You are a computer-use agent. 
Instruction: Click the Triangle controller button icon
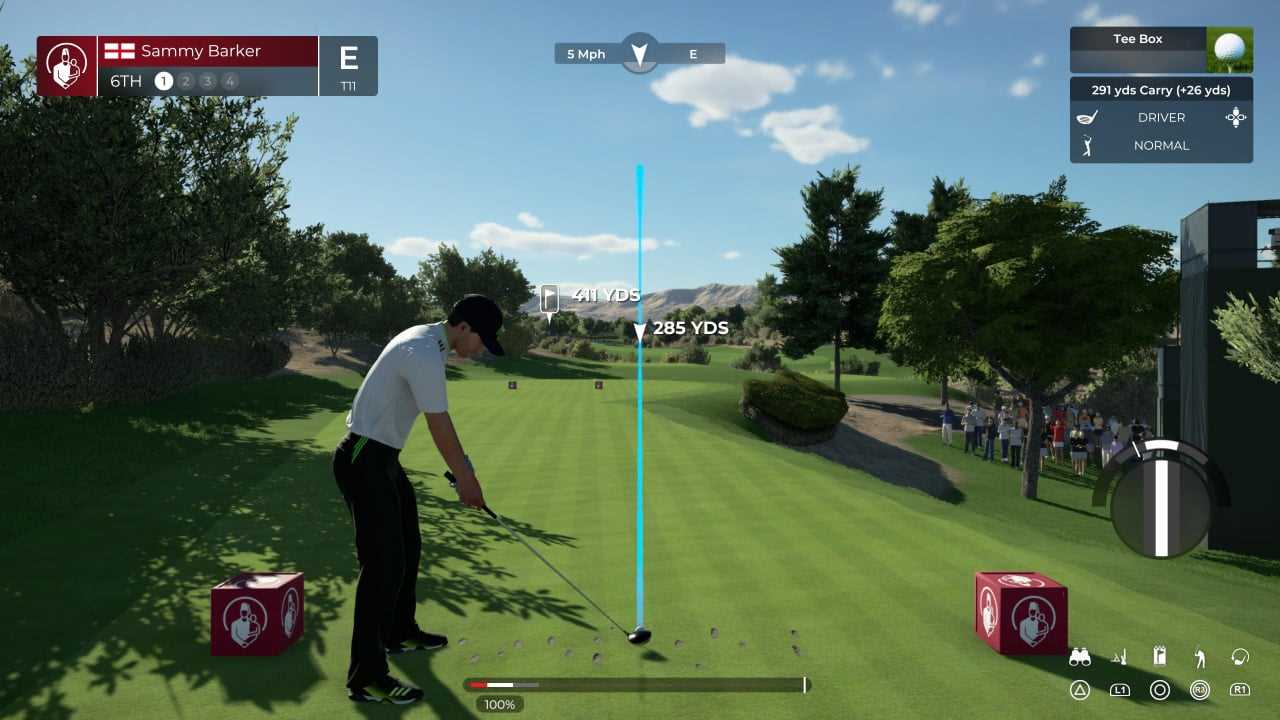1078,690
